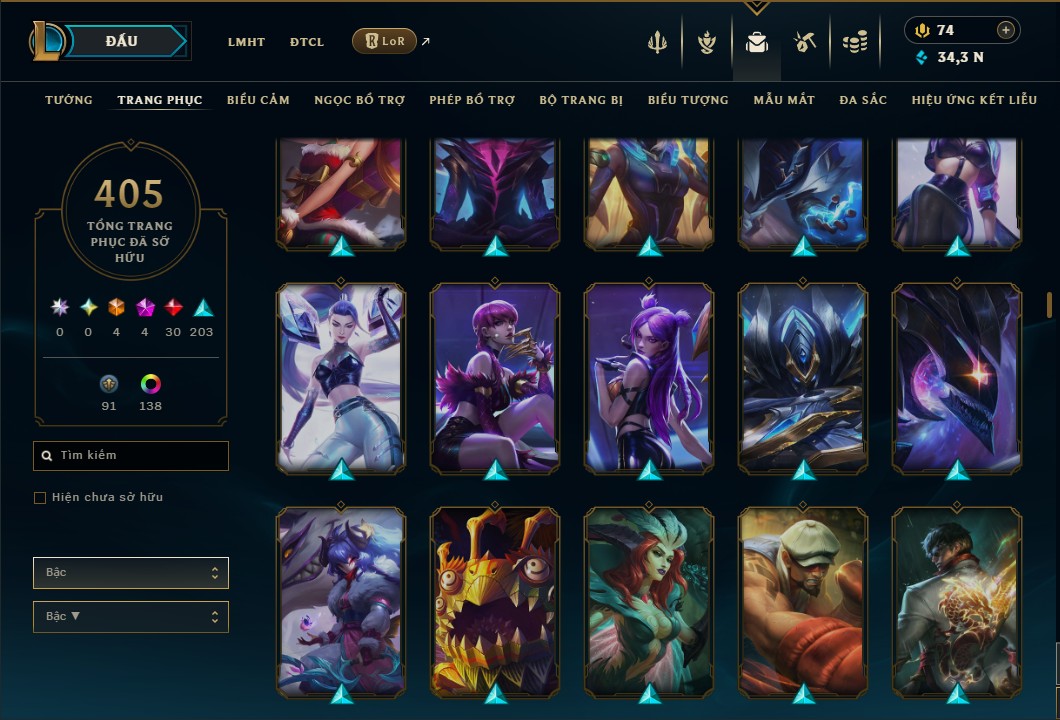This screenshot has width=1060, height=720.
Task: Select the NGỌC BỔ TRỢ tab
Action: [x=359, y=100]
